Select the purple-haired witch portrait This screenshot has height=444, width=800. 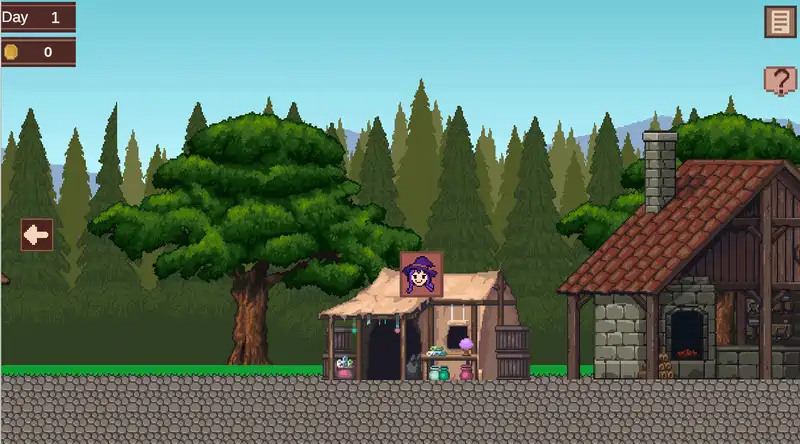[x=421, y=273]
